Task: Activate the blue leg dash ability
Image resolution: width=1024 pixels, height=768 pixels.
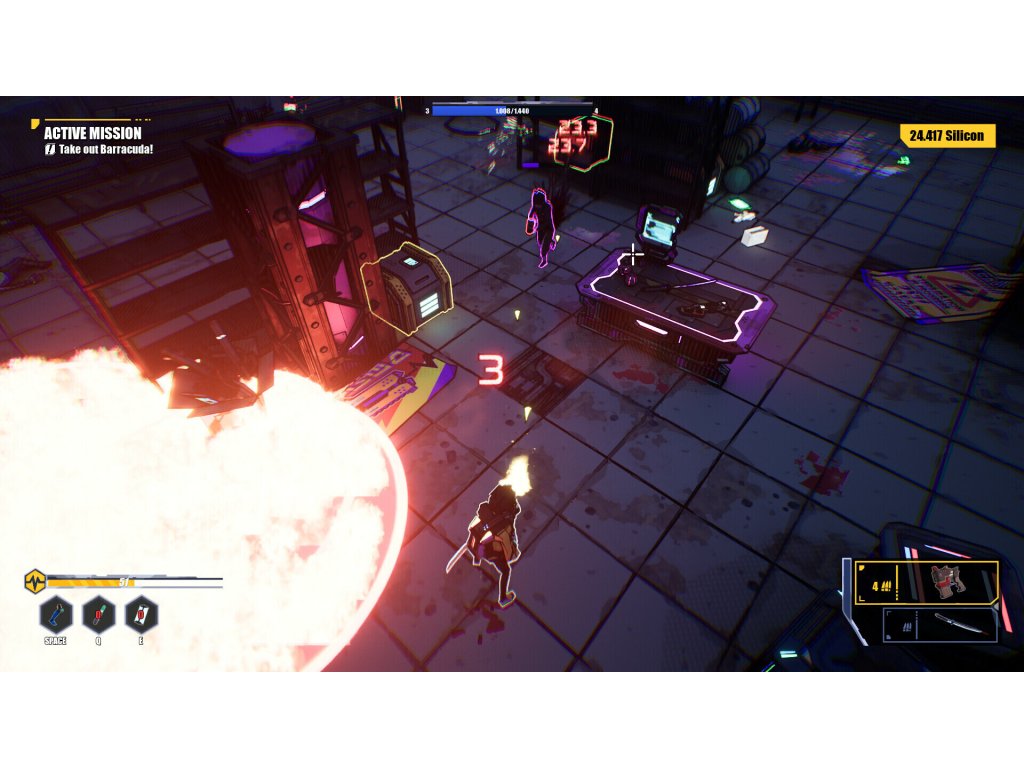Action: tap(56, 613)
